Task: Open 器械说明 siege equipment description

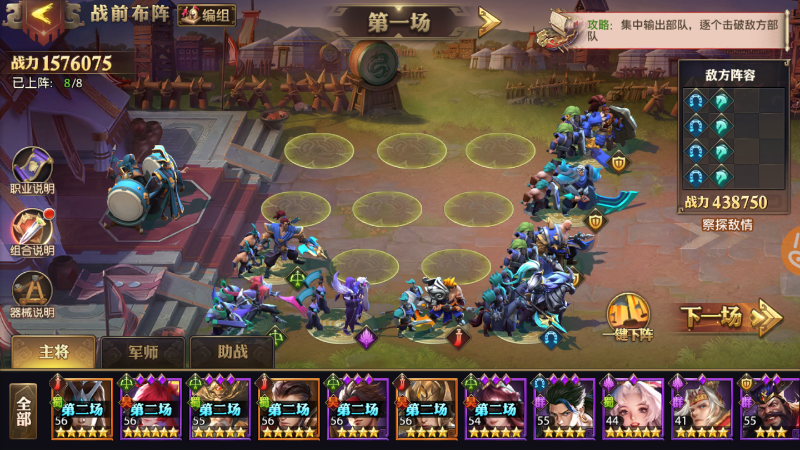Action: click(33, 294)
